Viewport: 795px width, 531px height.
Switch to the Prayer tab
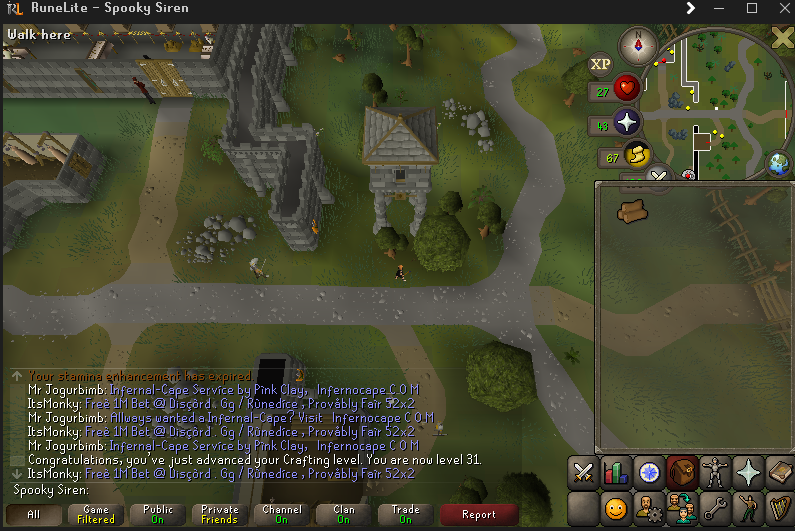click(749, 471)
